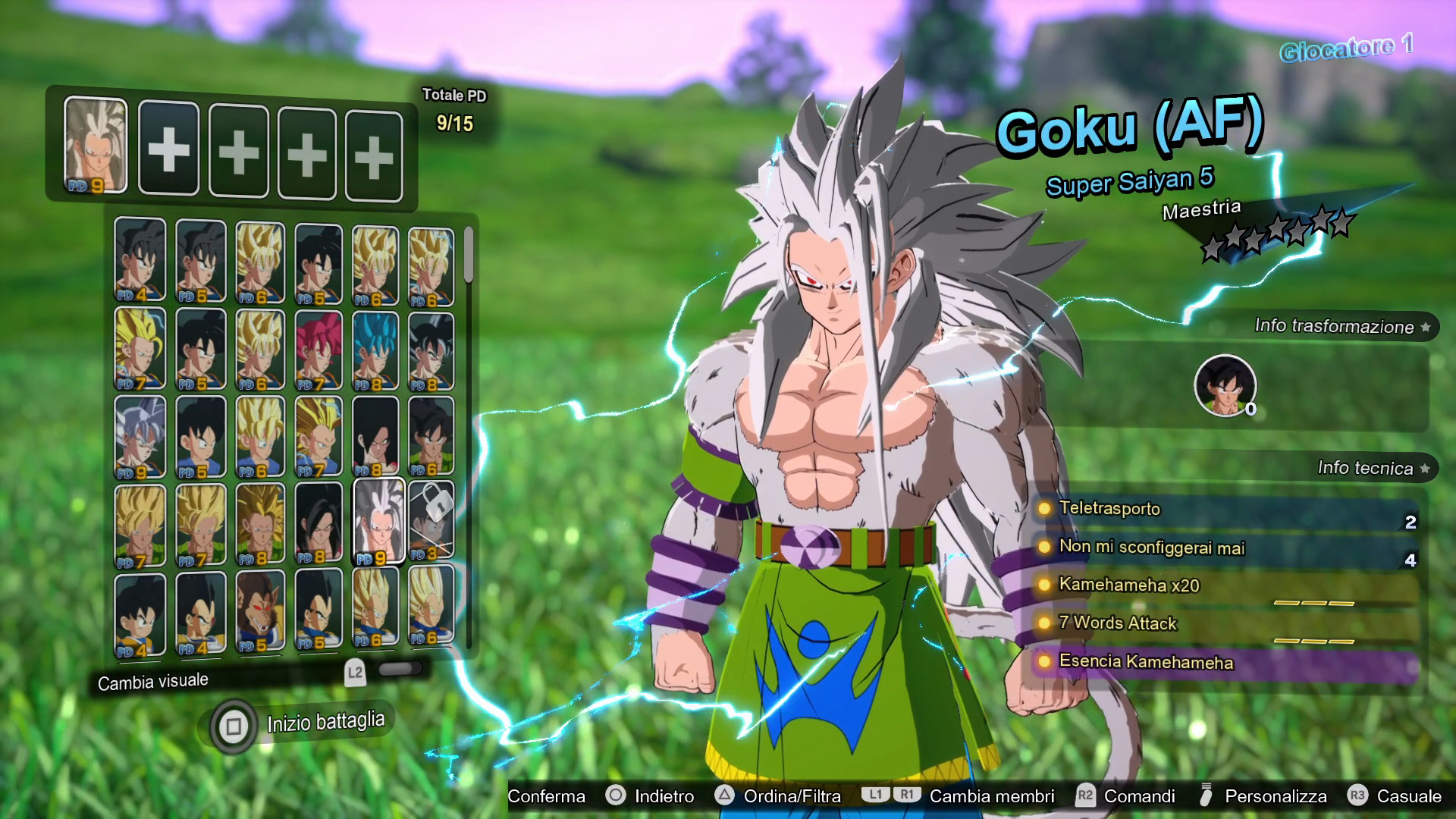Toggle the star beside Info tecnica

[x=1426, y=469]
